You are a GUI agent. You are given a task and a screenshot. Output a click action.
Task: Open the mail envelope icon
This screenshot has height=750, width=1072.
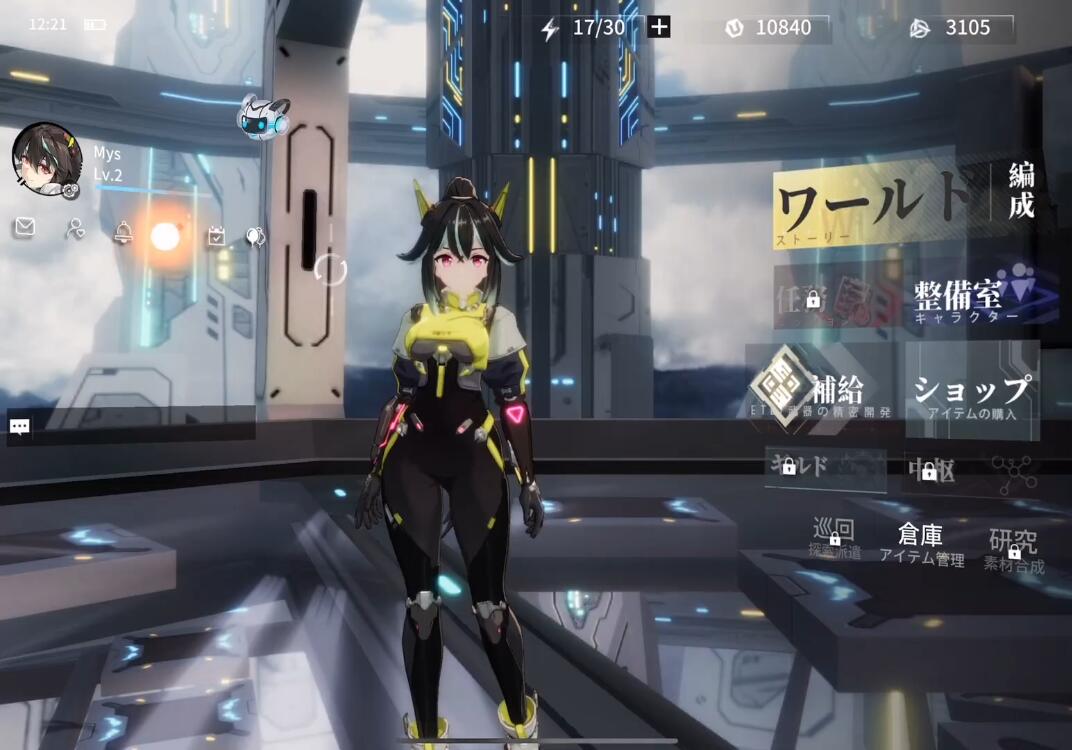point(24,229)
